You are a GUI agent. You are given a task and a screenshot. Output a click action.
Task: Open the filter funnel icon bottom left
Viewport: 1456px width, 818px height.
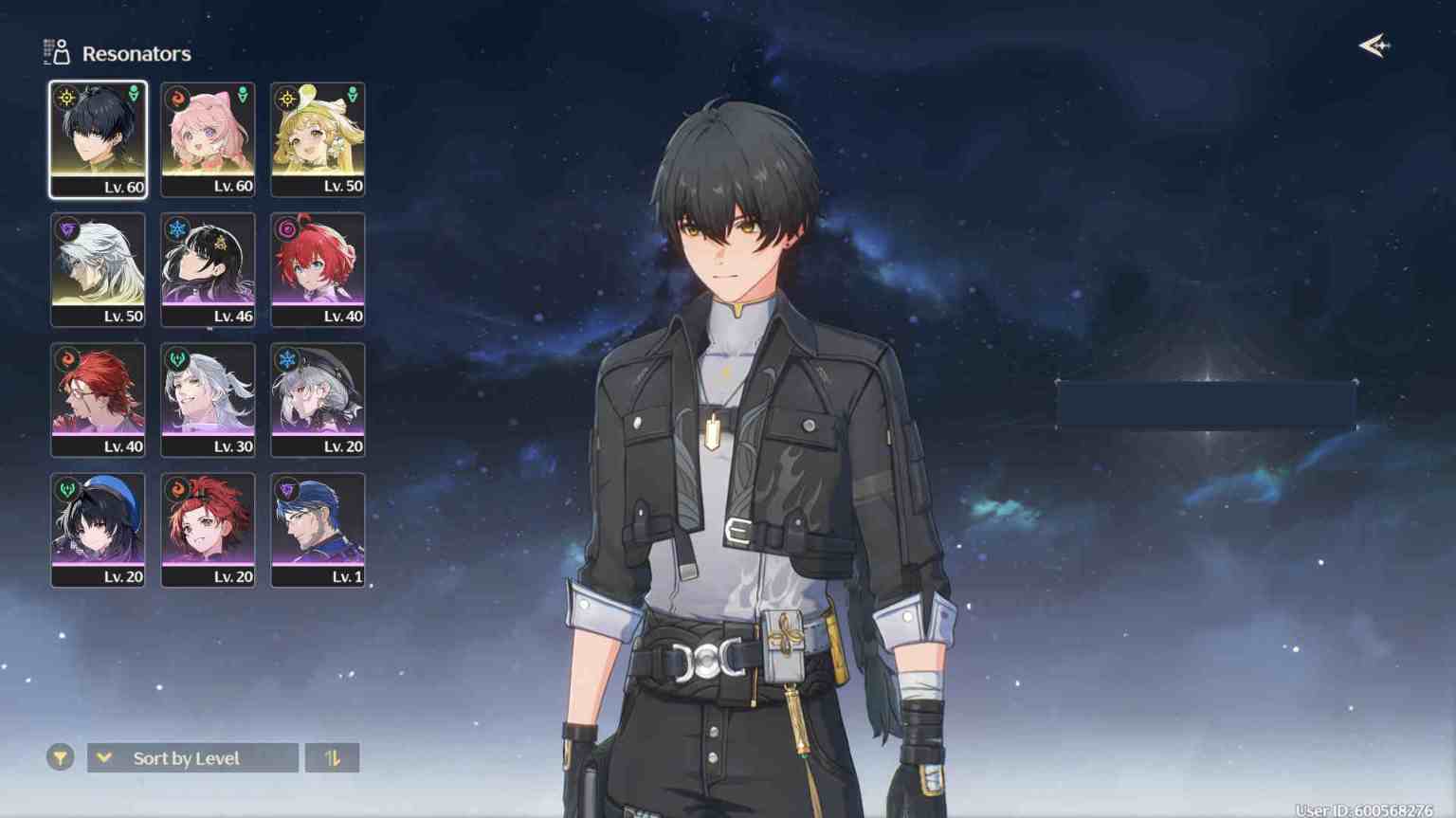coord(60,757)
